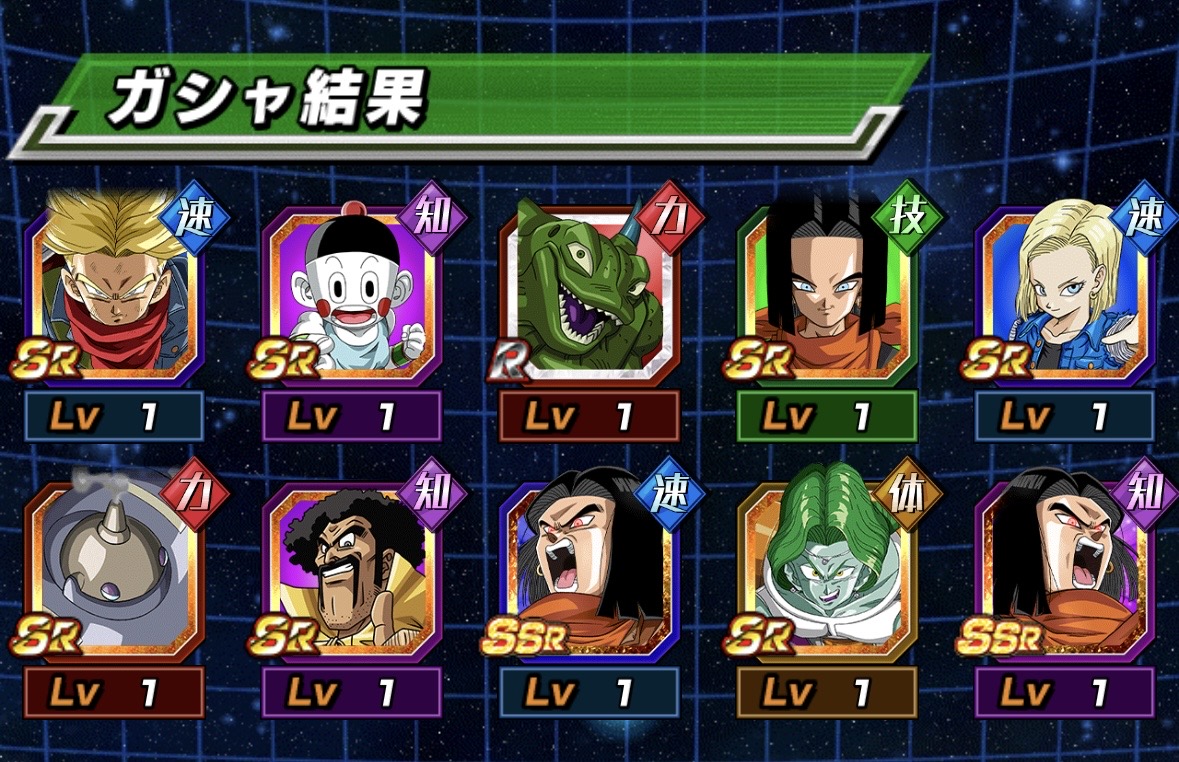The height and width of the screenshot is (762, 1179).
Task: View the SSR shouting Android 17 purple-type card
Action: (1065, 570)
